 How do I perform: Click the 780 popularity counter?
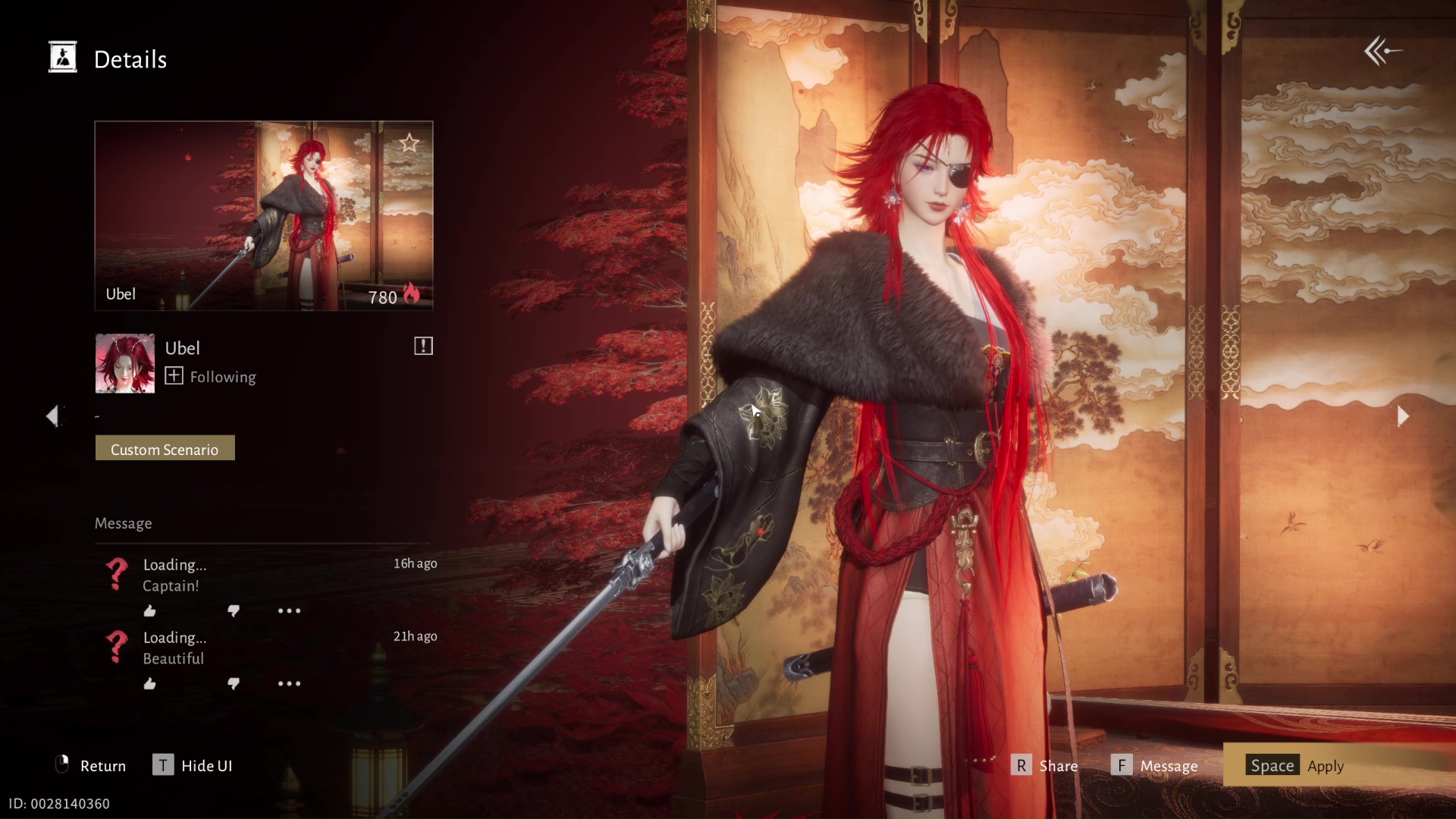(382, 297)
